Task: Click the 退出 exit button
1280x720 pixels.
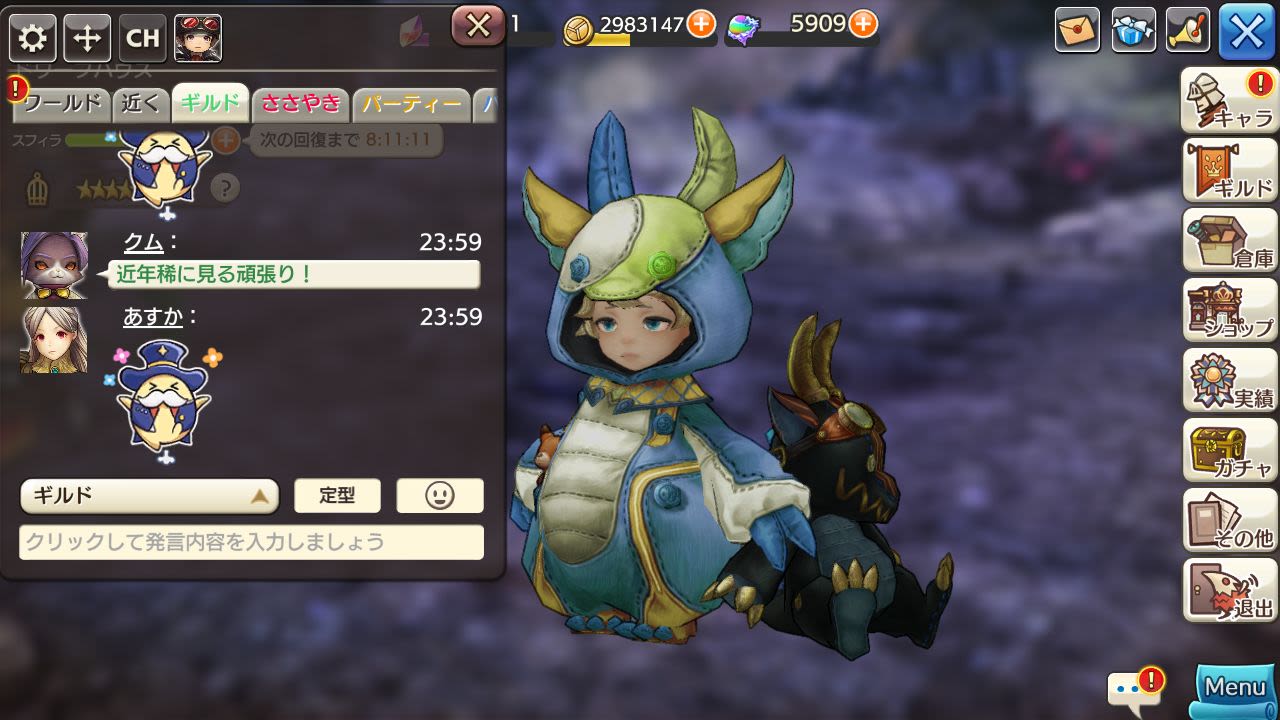Action: tap(1229, 591)
